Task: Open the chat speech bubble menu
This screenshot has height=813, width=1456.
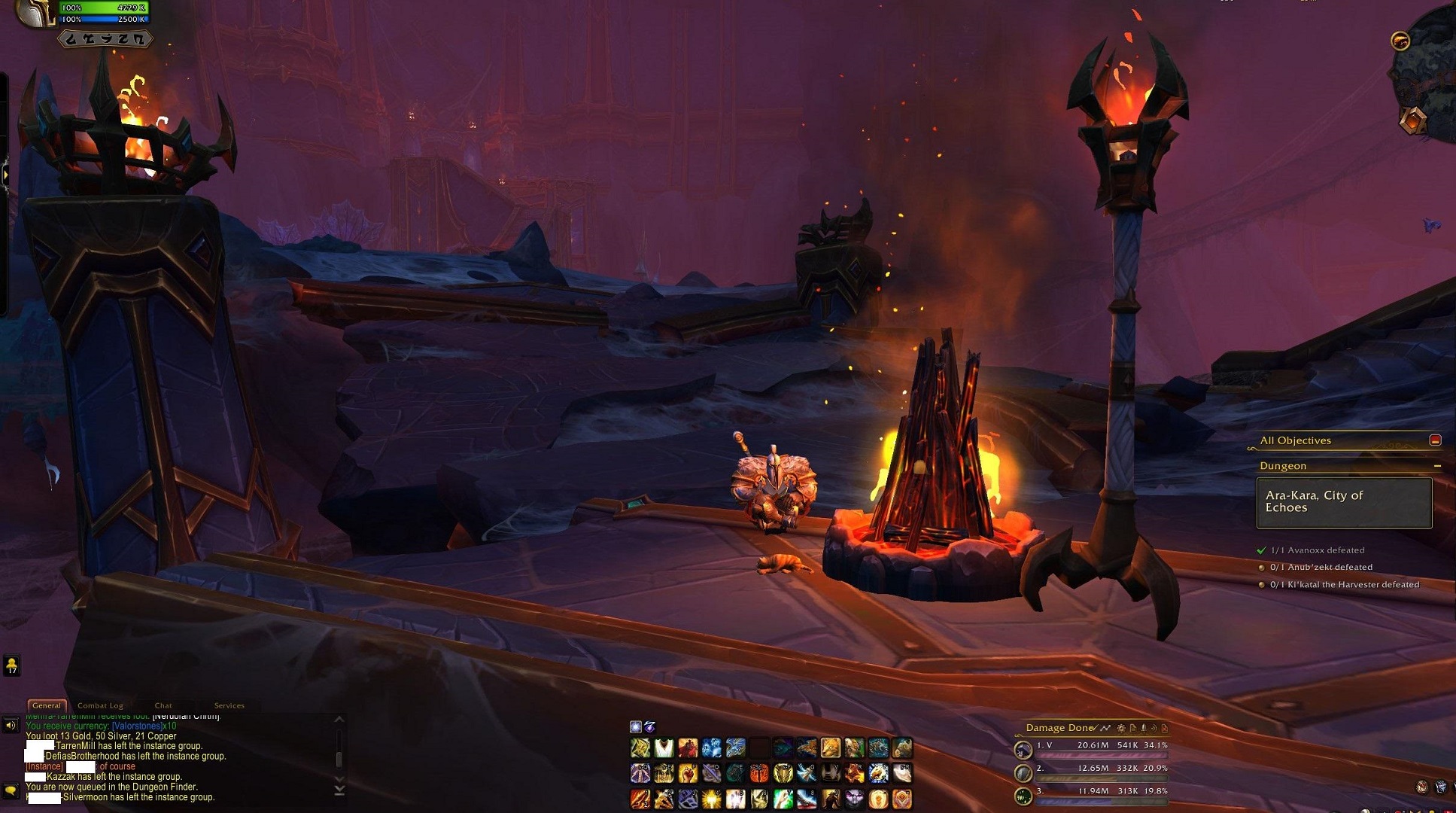Action: tap(11, 790)
